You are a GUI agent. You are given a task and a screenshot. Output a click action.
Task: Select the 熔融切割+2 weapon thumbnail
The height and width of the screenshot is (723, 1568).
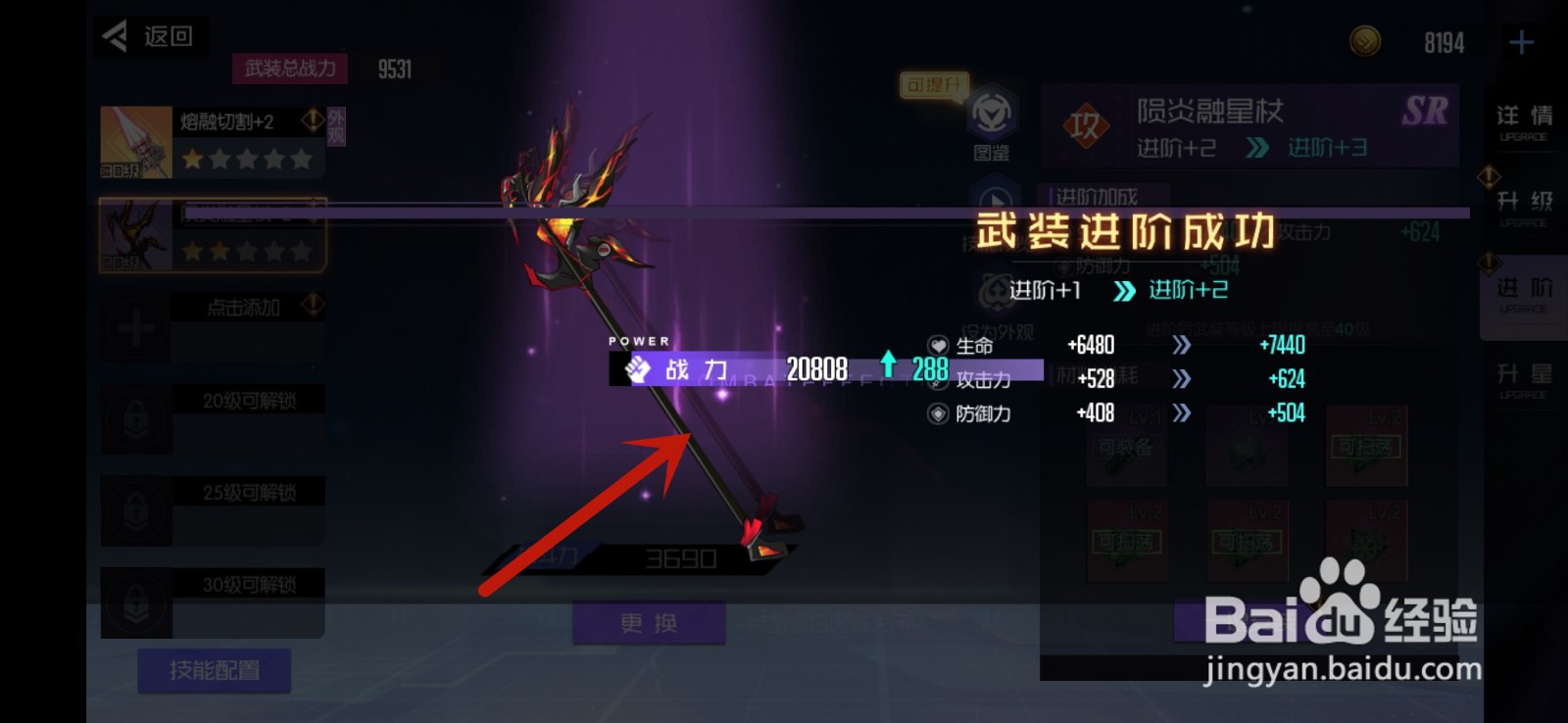pos(135,140)
